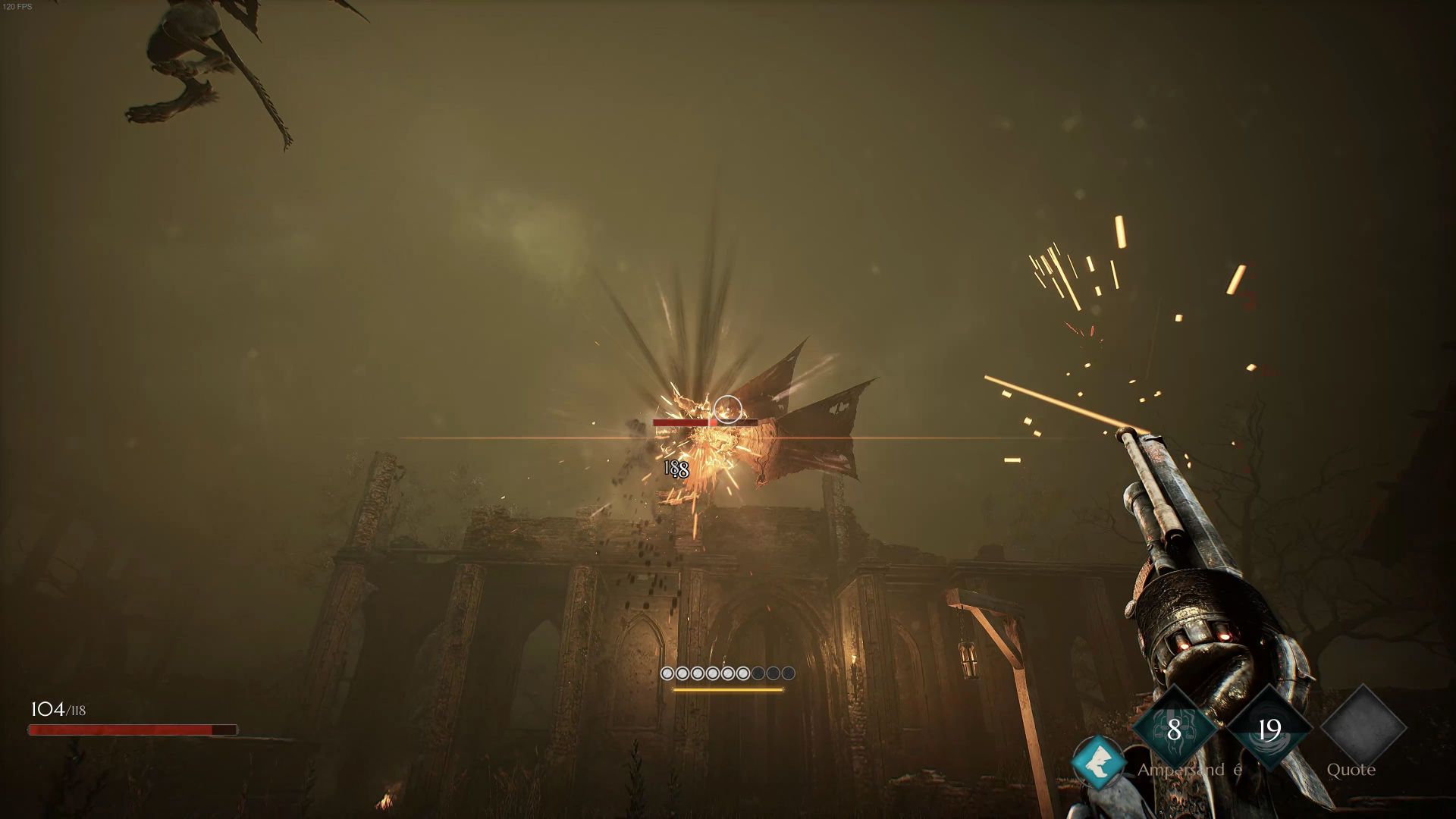Select the swirling vortex spell showing 19
The height and width of the screenshot is (819, 1456).
click(x=1269, y=730)
